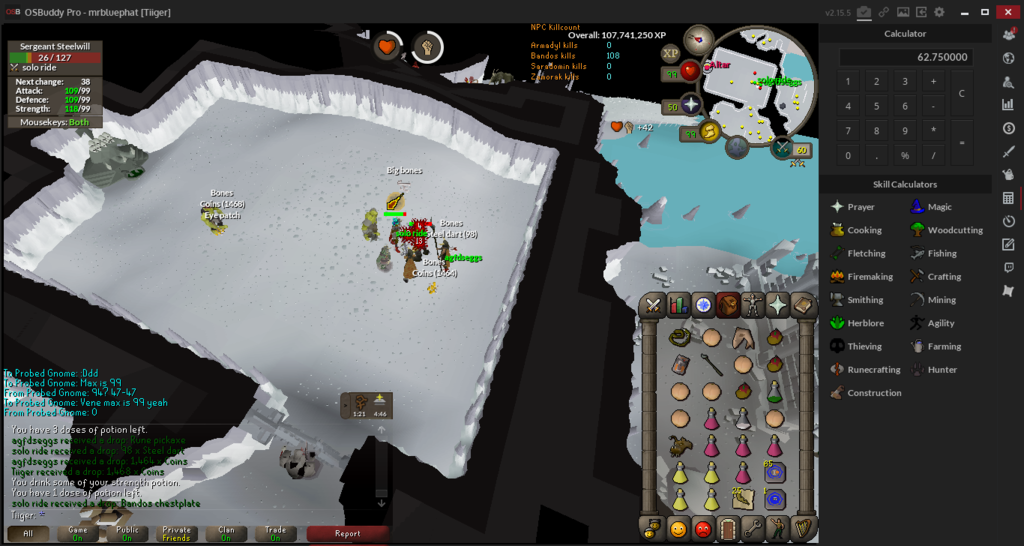Image resolution: width=1024 pixels, height=546 pixels.
Task: Close the OSBuddy window
Action: point(1008,12)
